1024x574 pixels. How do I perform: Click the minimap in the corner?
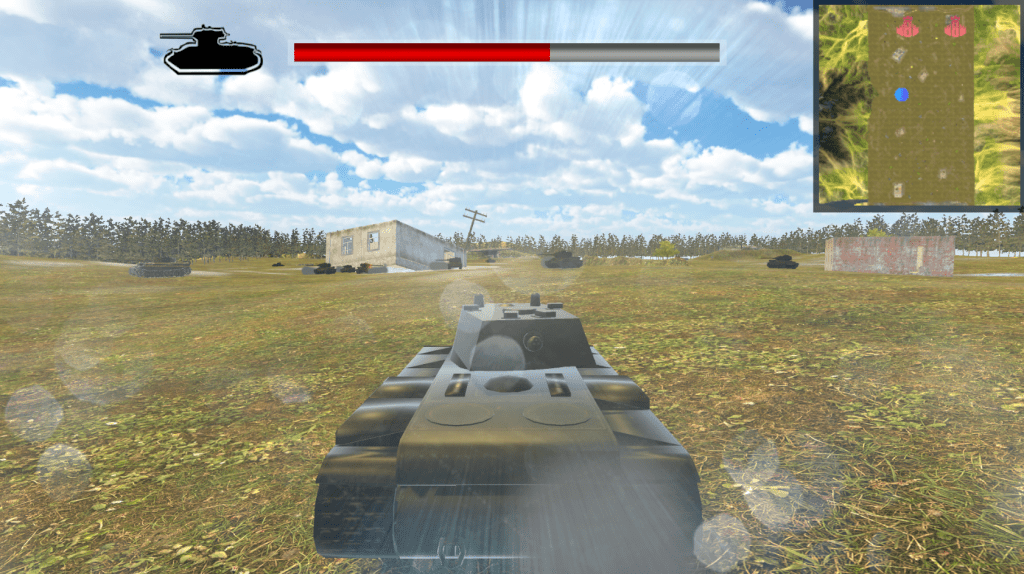coord(918,105)
